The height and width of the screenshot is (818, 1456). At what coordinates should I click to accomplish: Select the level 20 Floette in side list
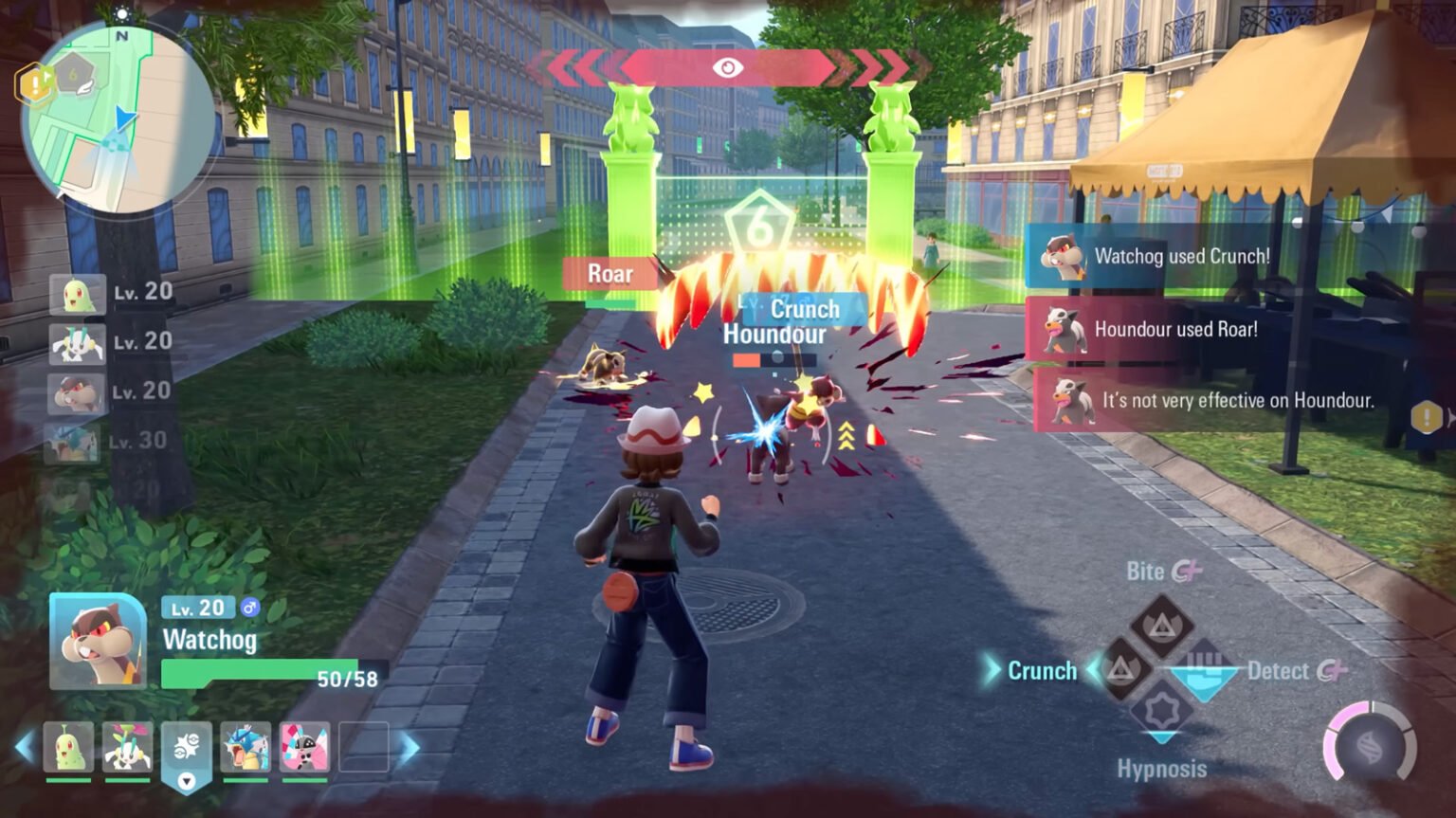(x=77, y=343)
